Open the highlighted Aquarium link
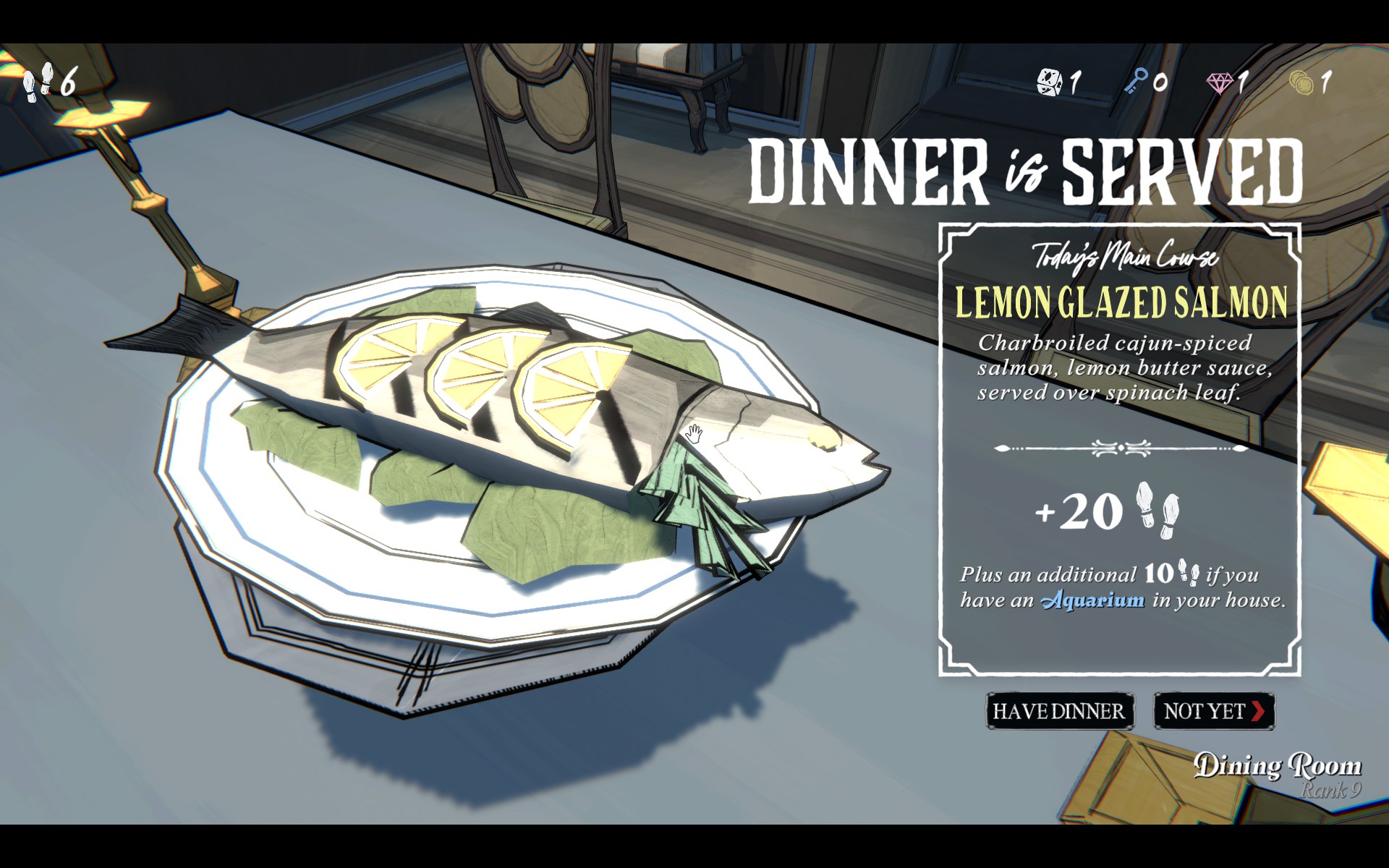Screen dimensions: 1389x868 tap(1092, 600)
